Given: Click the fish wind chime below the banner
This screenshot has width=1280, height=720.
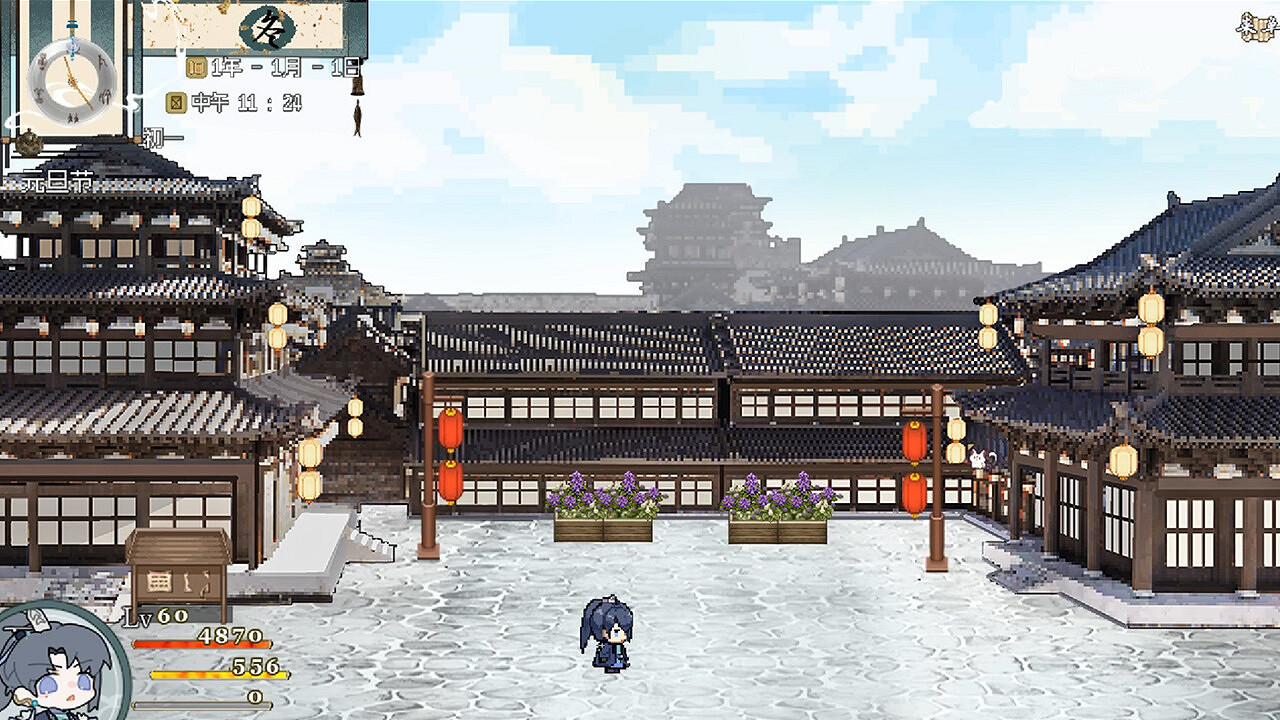Looking at the screenshot, I should pyautogui.click(x=356, y=115).
